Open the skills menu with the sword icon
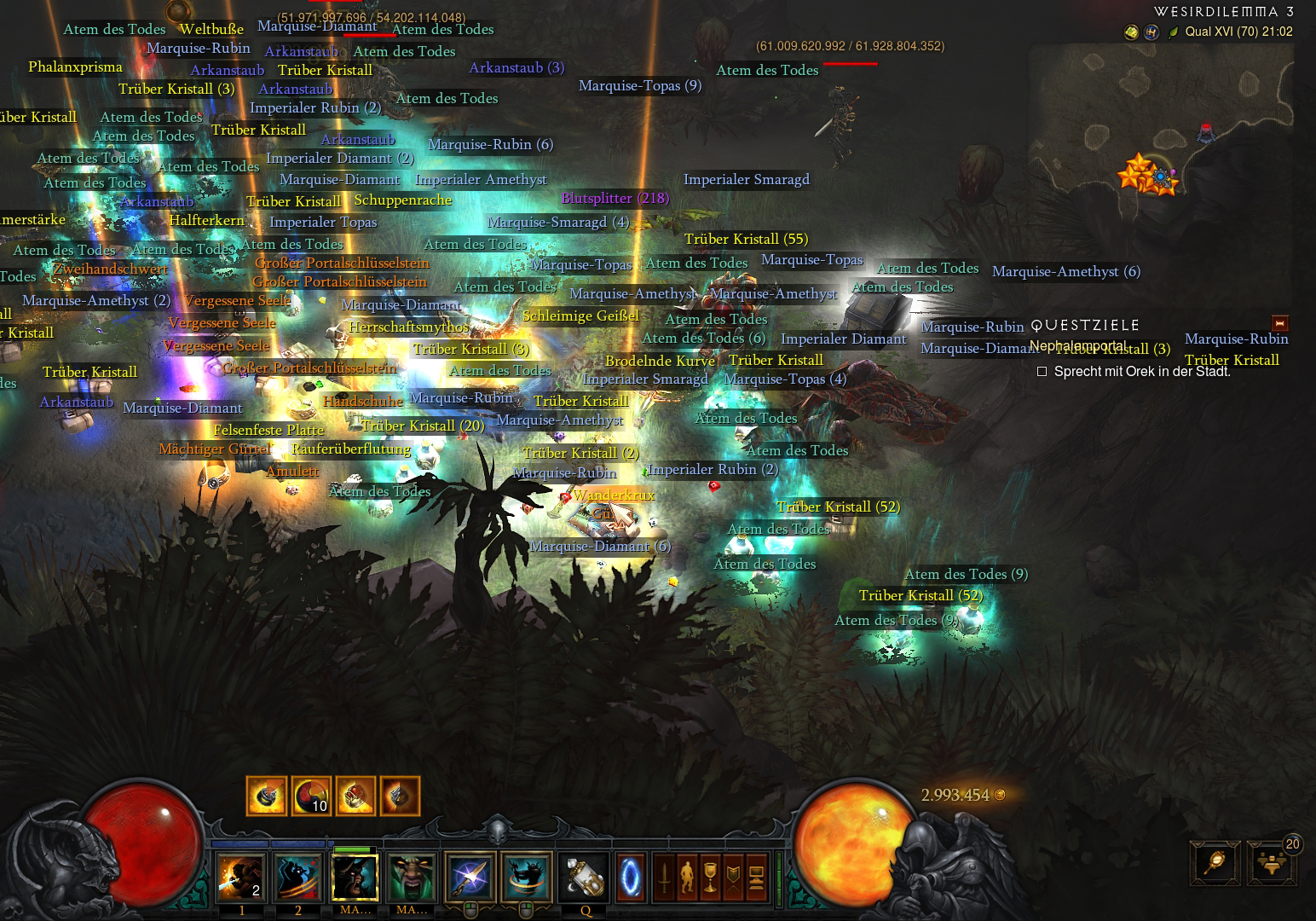 click(665, 877)
